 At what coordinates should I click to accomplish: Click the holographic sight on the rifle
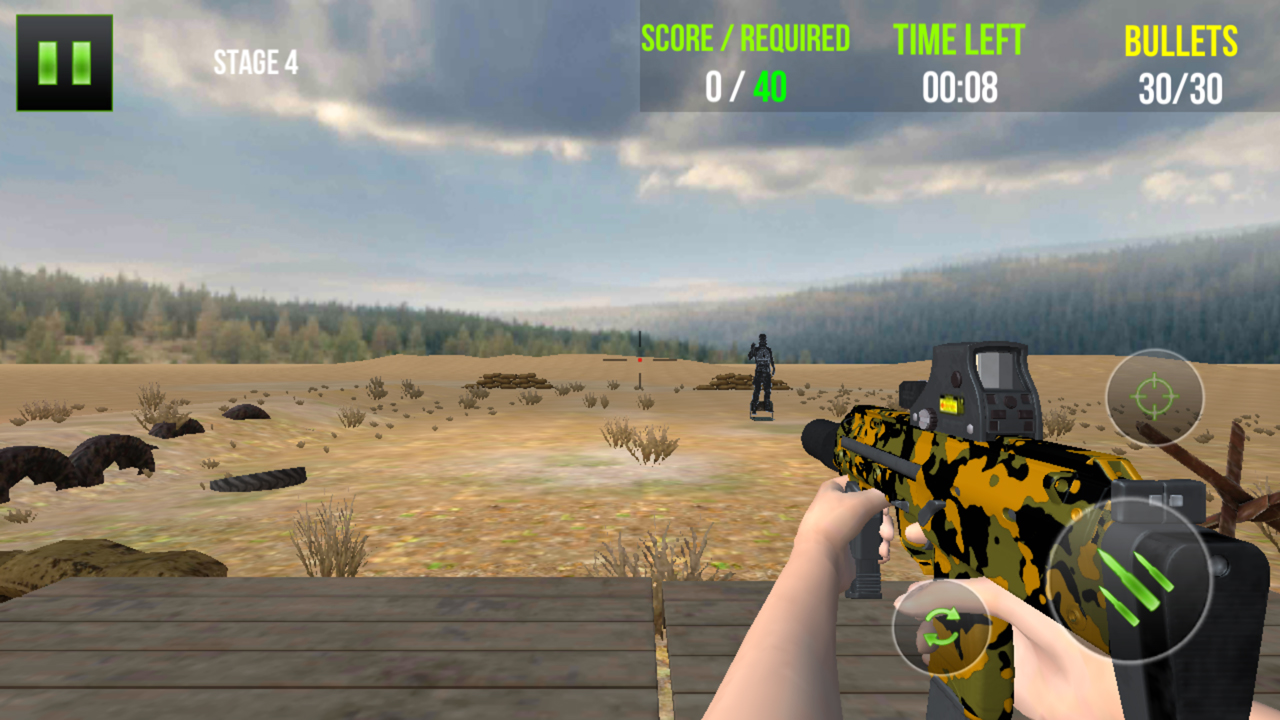pos(975,390)
